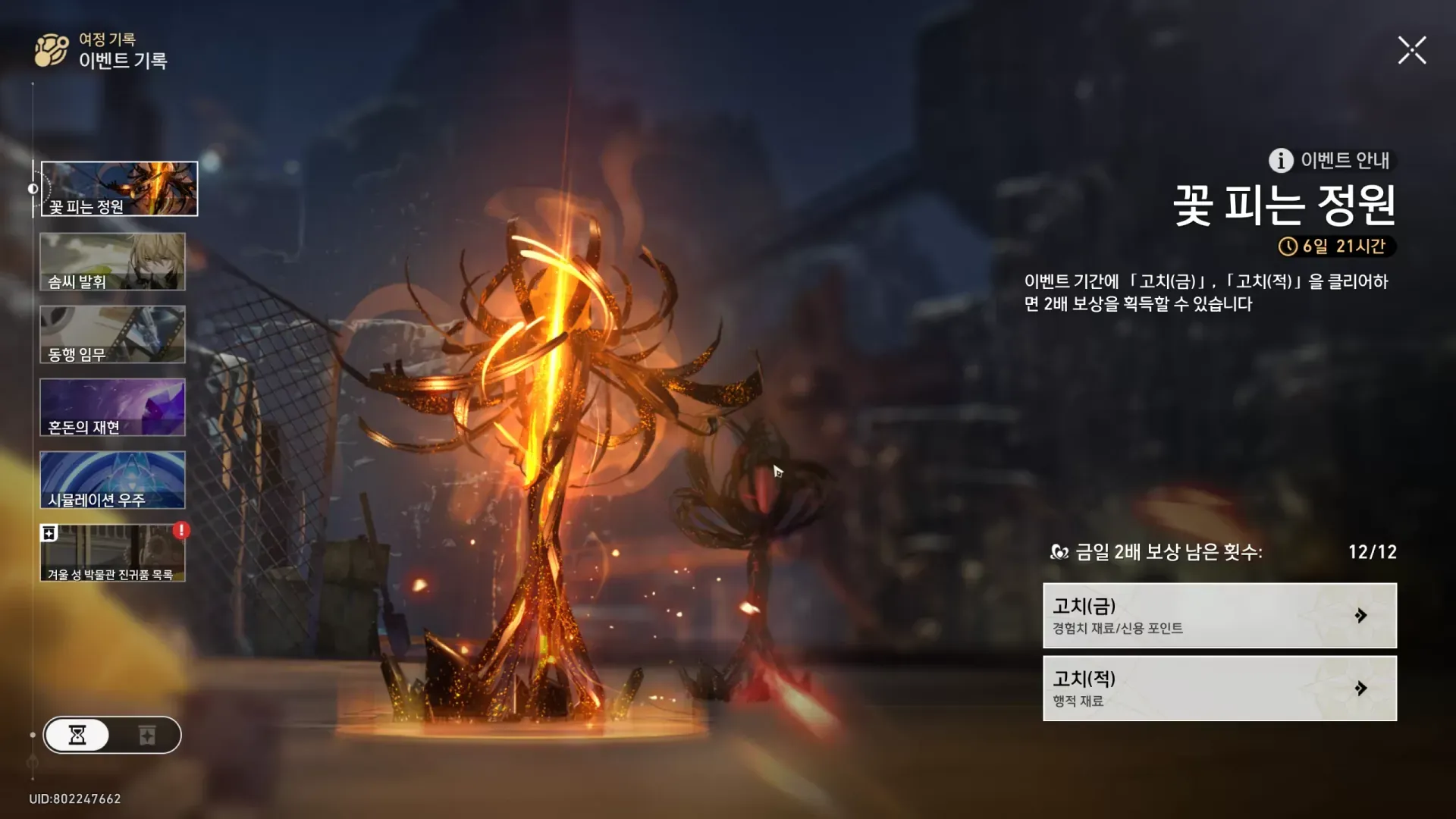Select the 혼돈의 재현 event
Screen dimensions: 1456x819
point(112,407)
